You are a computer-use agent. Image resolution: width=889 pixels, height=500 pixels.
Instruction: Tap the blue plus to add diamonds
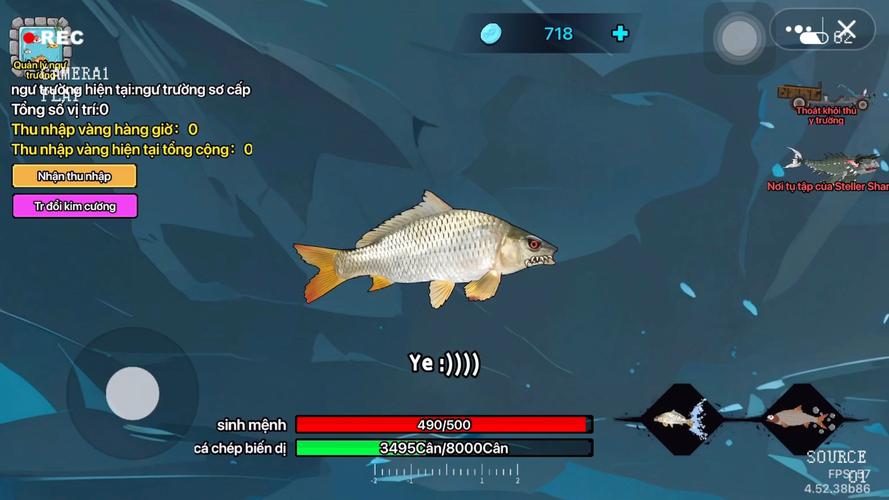[620, 34]
